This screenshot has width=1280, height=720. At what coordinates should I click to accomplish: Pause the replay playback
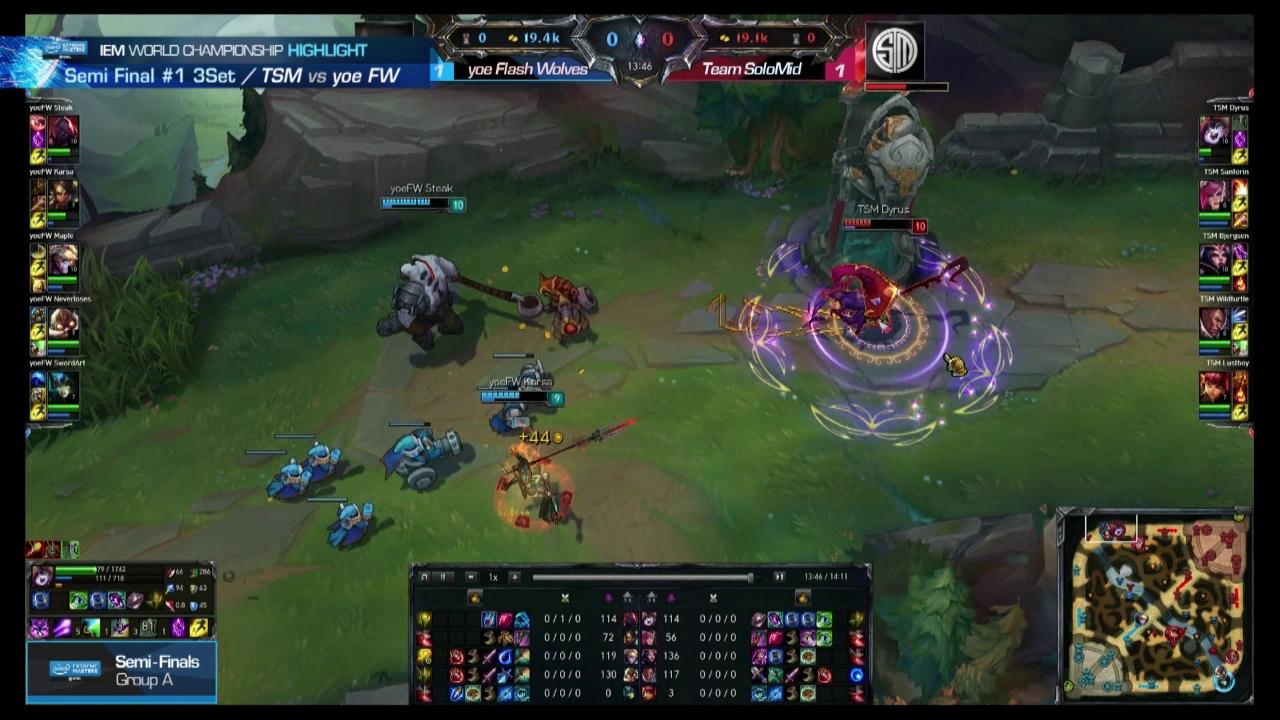coord(444,577)
